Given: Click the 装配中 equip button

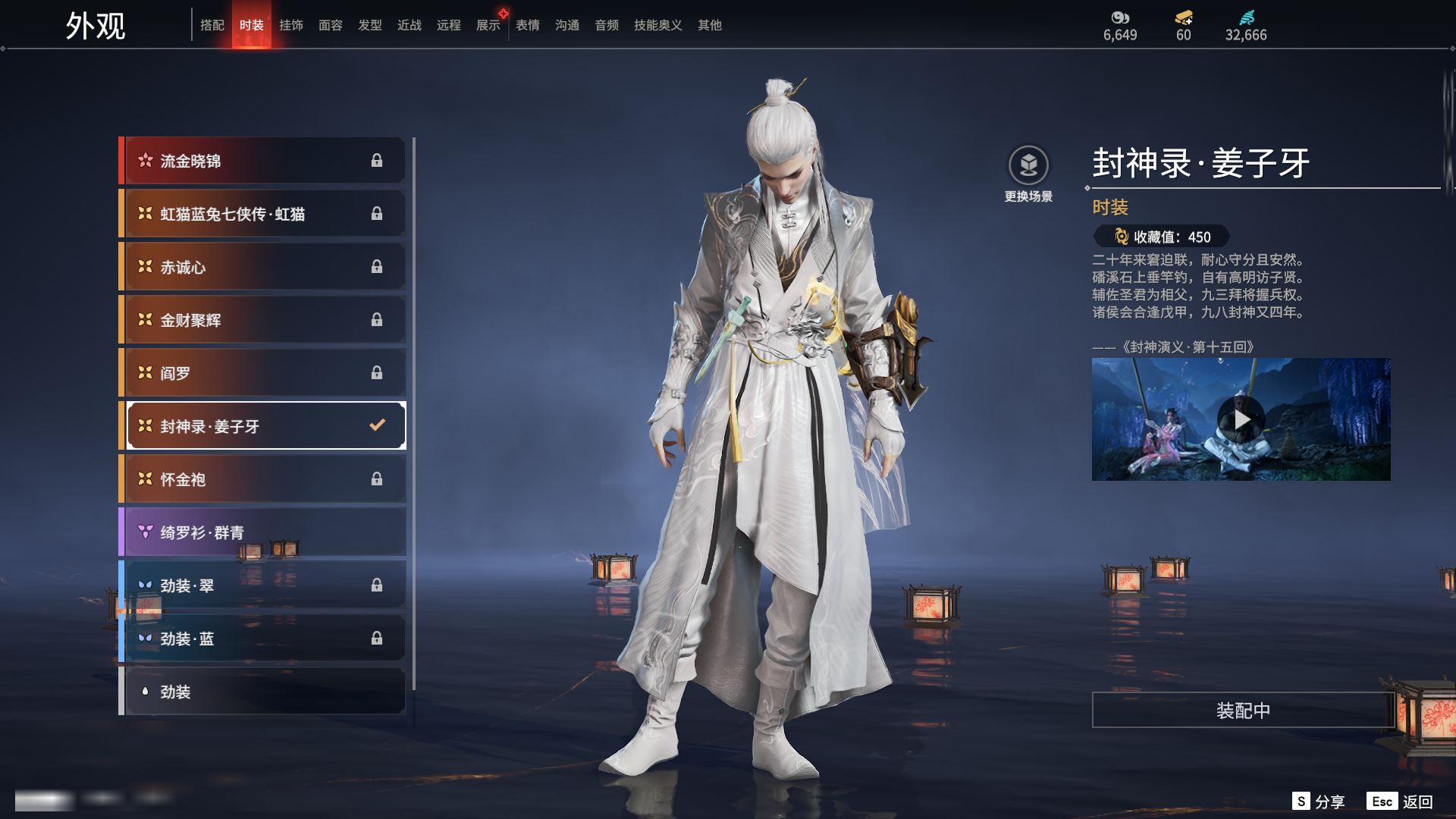Looking at the screenshot, I should pyautogui.click(x=1243, y=711).
